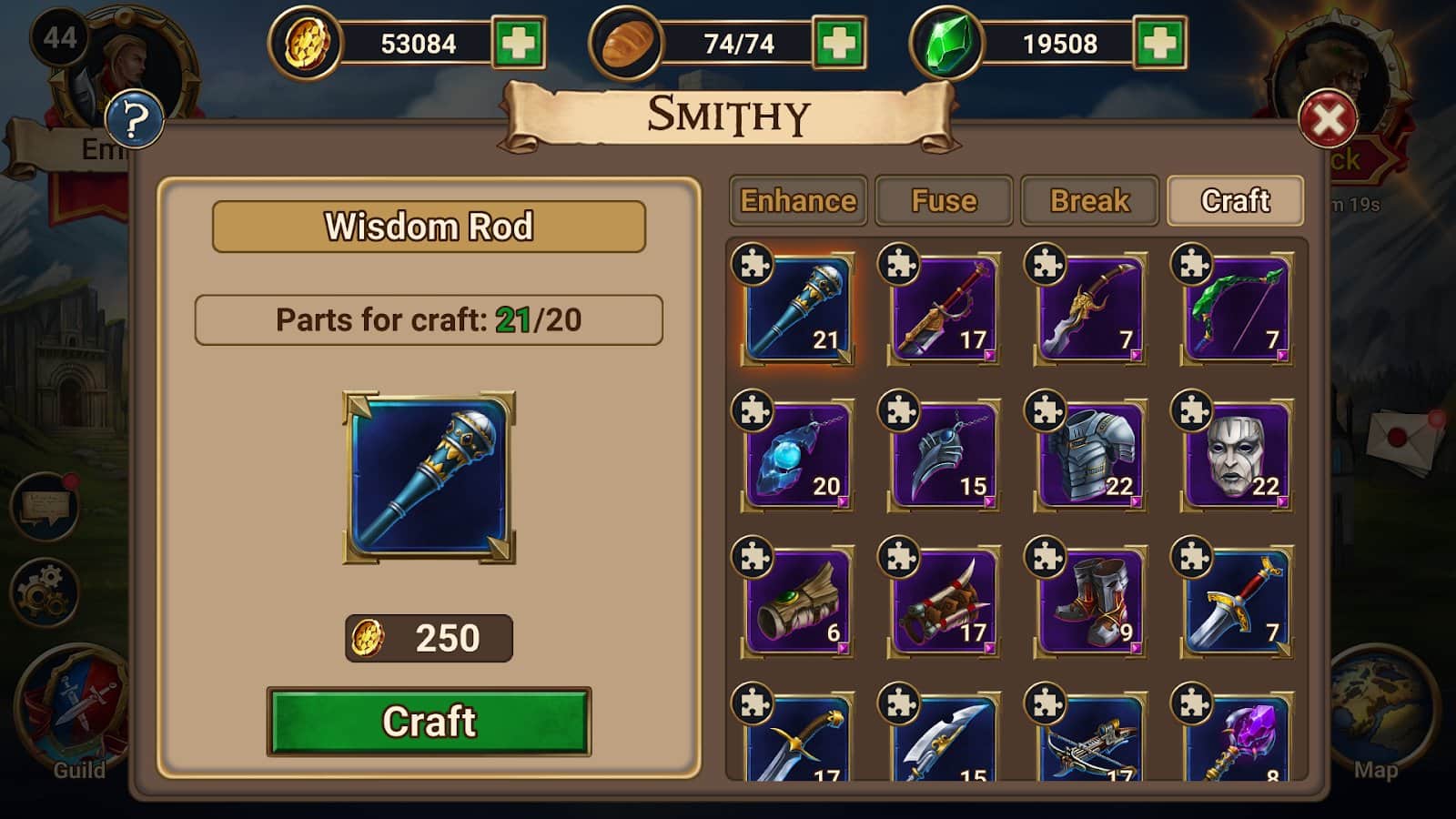
Task: Select the Wisdom Rod parts slot
Action: click(x=798, y=309)
